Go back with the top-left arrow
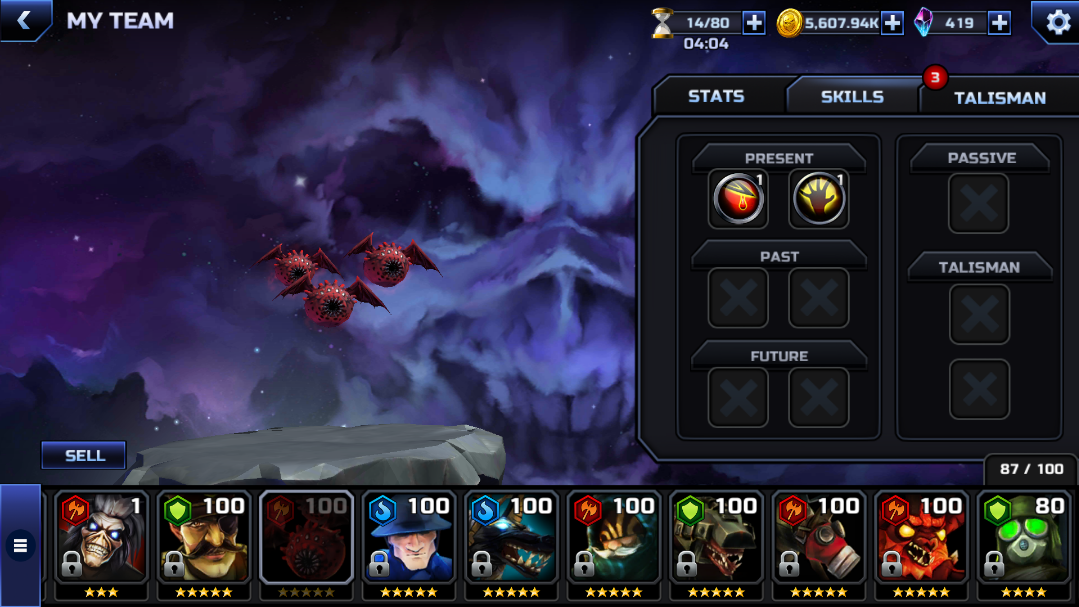This screenshot has width=1079, height=607. coord(24,20)
